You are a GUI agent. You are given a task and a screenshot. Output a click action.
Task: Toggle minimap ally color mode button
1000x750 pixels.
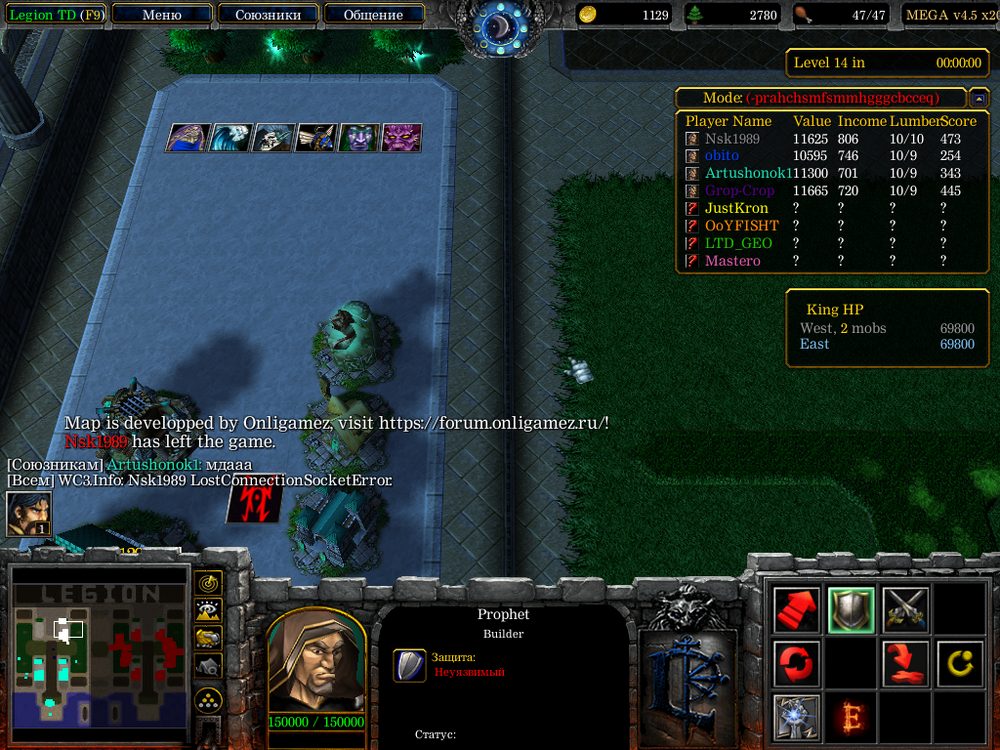click(208, 637)
